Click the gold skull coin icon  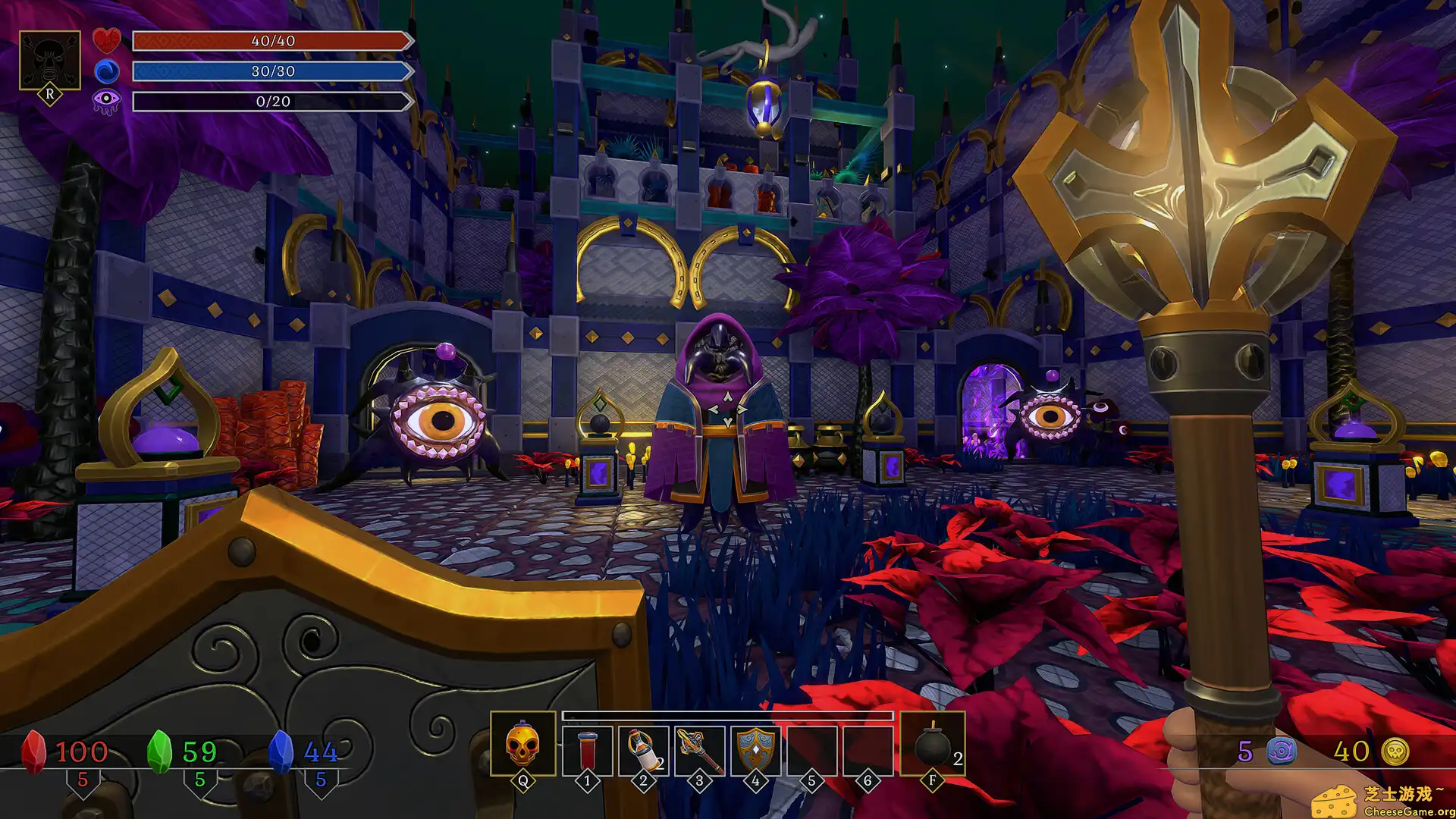pyautogui.click(x=1395, y=752)
